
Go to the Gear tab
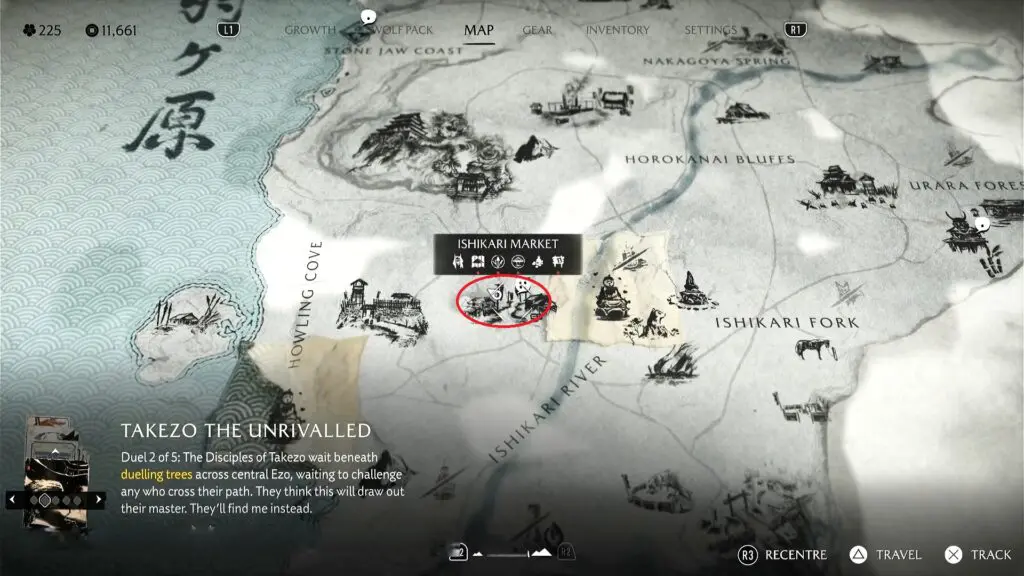tap(537, 30)
